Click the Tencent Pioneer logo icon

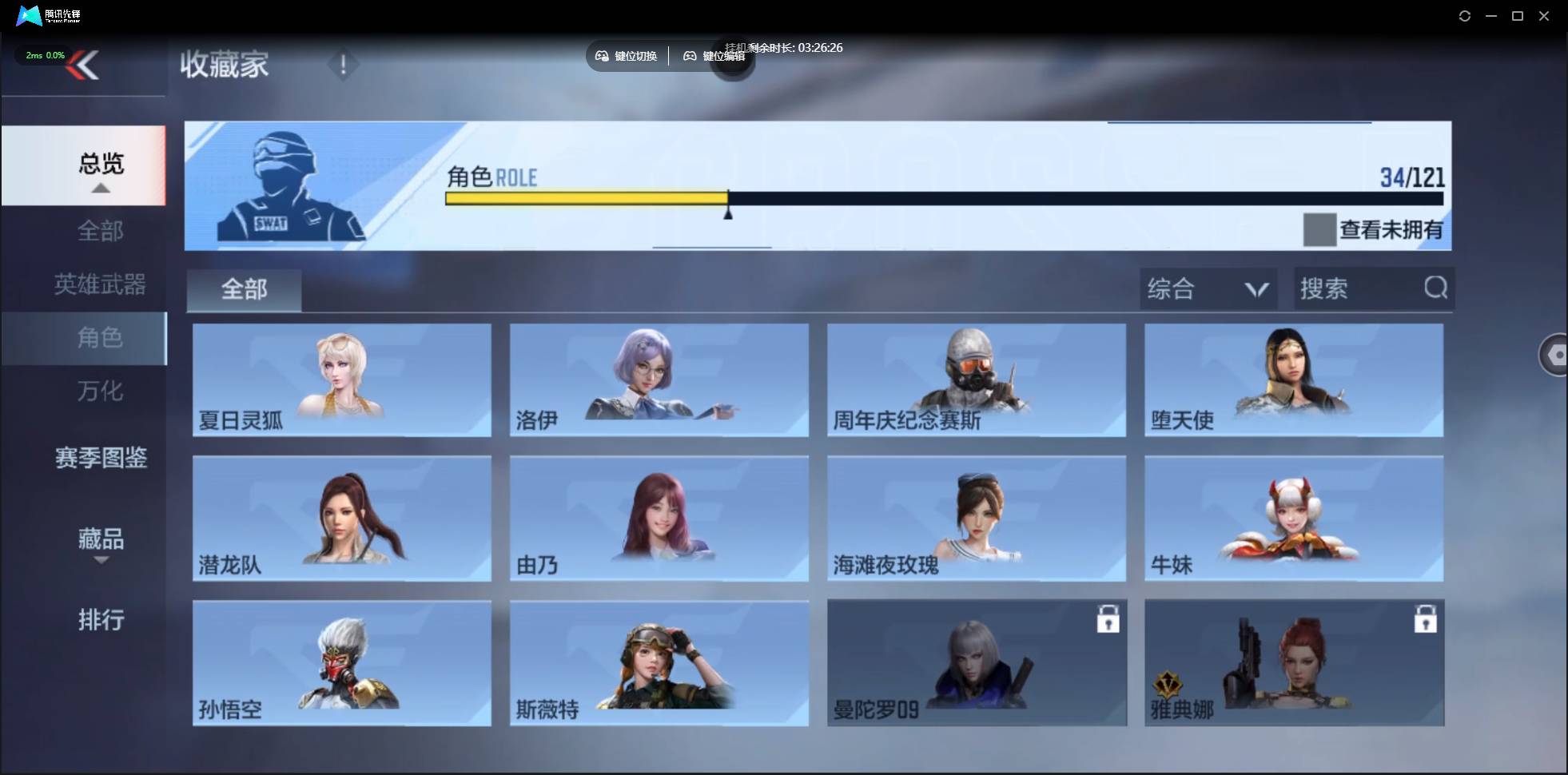(29, 15)
